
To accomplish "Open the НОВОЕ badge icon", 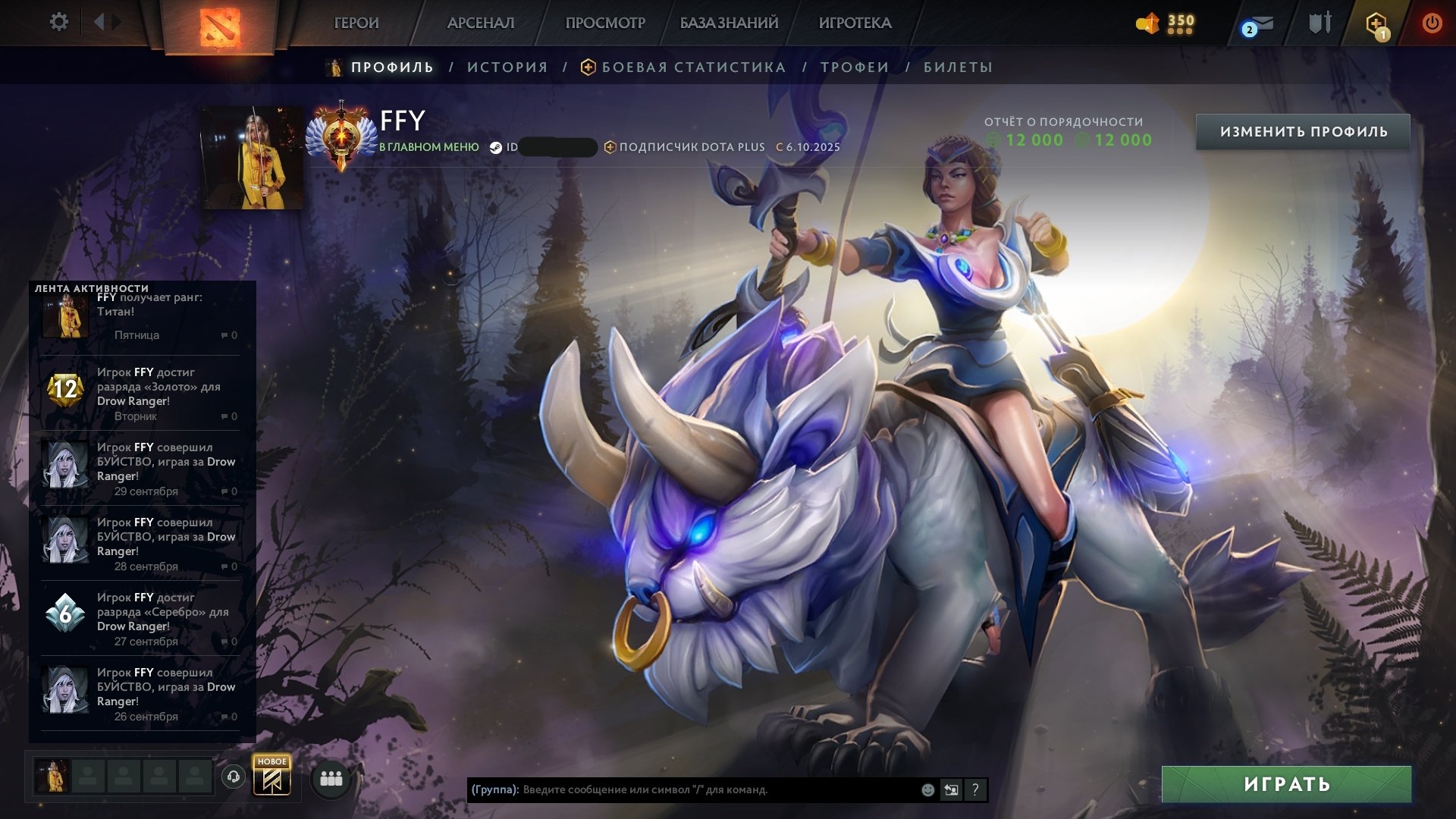I will click(x=271, y=777).
